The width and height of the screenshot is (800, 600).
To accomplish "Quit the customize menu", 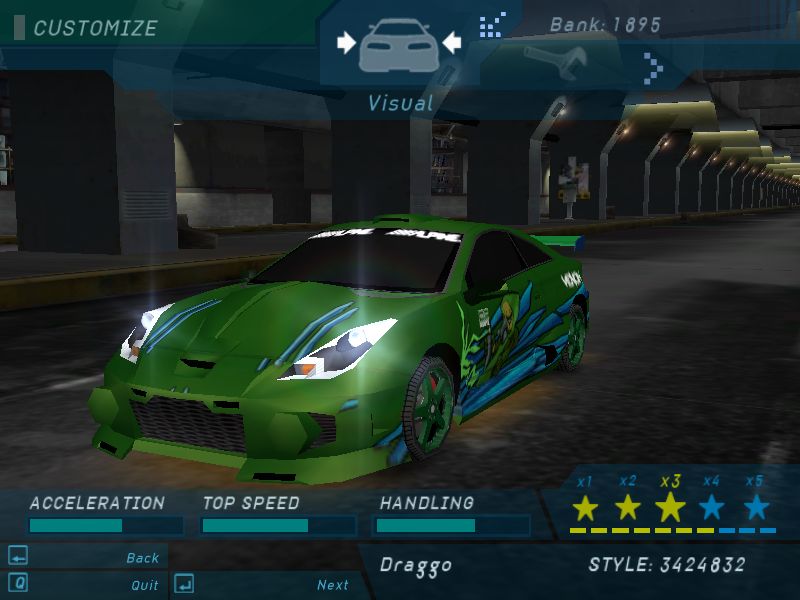I will (x=144, y=585).
